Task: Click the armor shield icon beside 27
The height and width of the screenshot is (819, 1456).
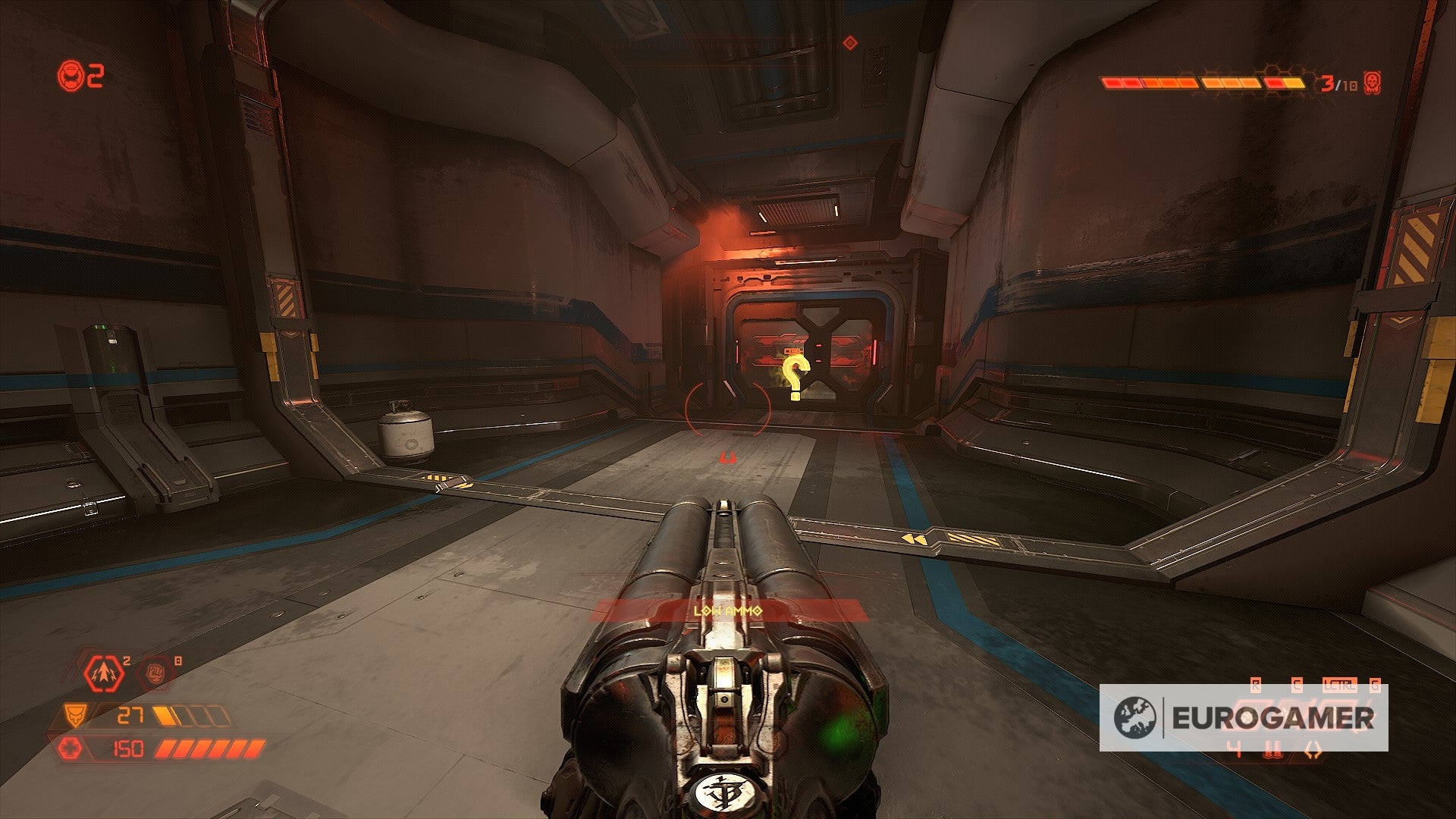Action: click(75, 715)
